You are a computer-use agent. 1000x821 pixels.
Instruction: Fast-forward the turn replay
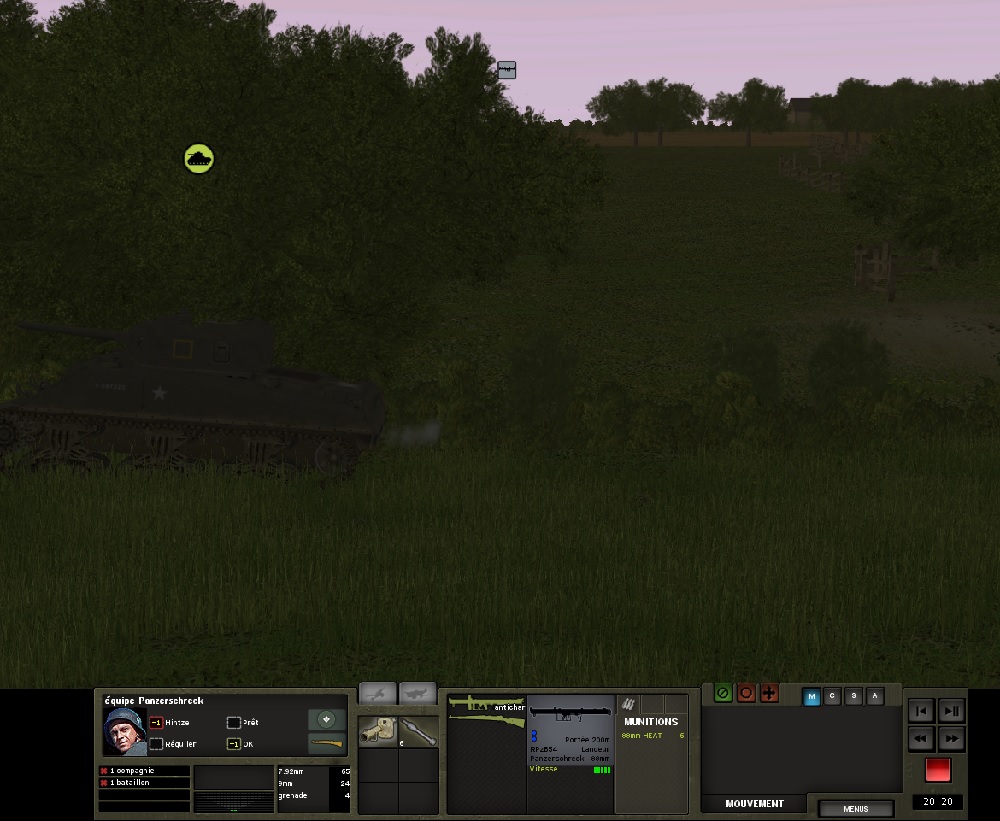951,739
